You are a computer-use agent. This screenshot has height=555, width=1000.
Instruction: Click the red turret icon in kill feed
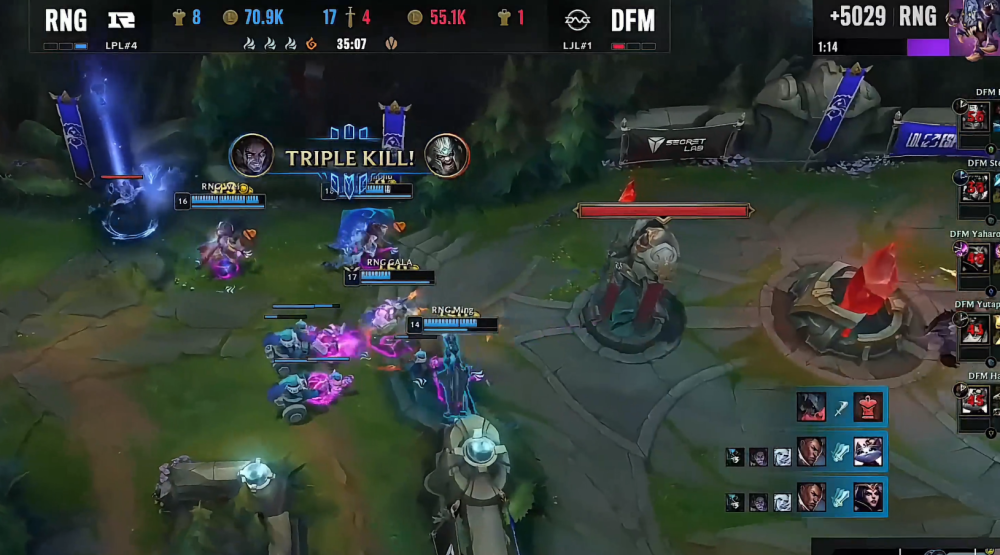click(x=869, y=407)
